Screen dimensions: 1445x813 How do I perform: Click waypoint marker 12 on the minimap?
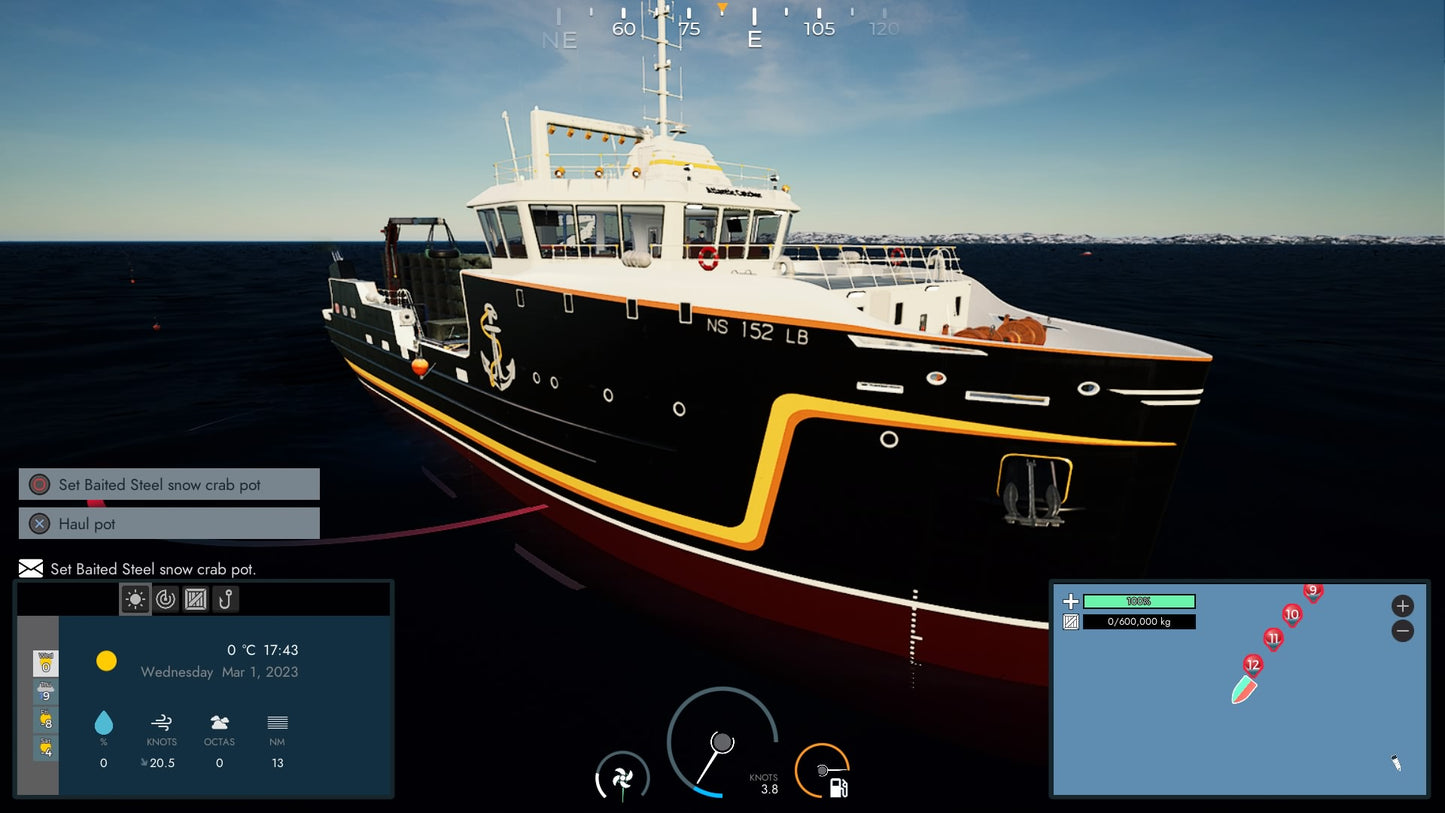[x=1252, y=664]
